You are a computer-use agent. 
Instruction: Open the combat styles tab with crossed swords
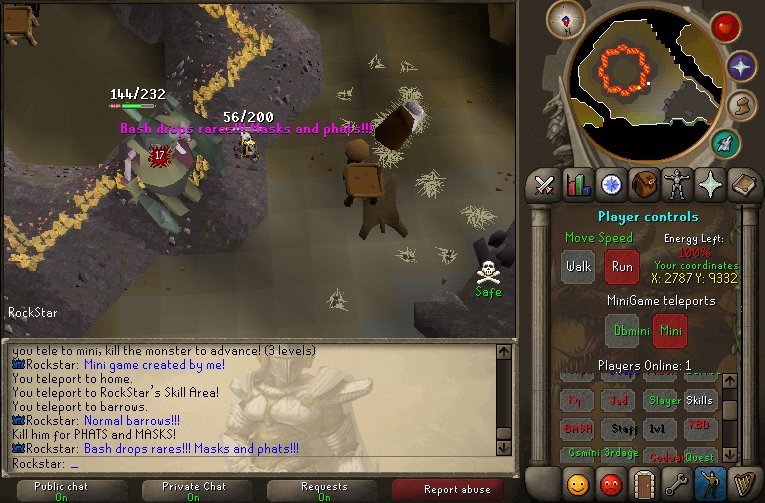click(545, 185)
